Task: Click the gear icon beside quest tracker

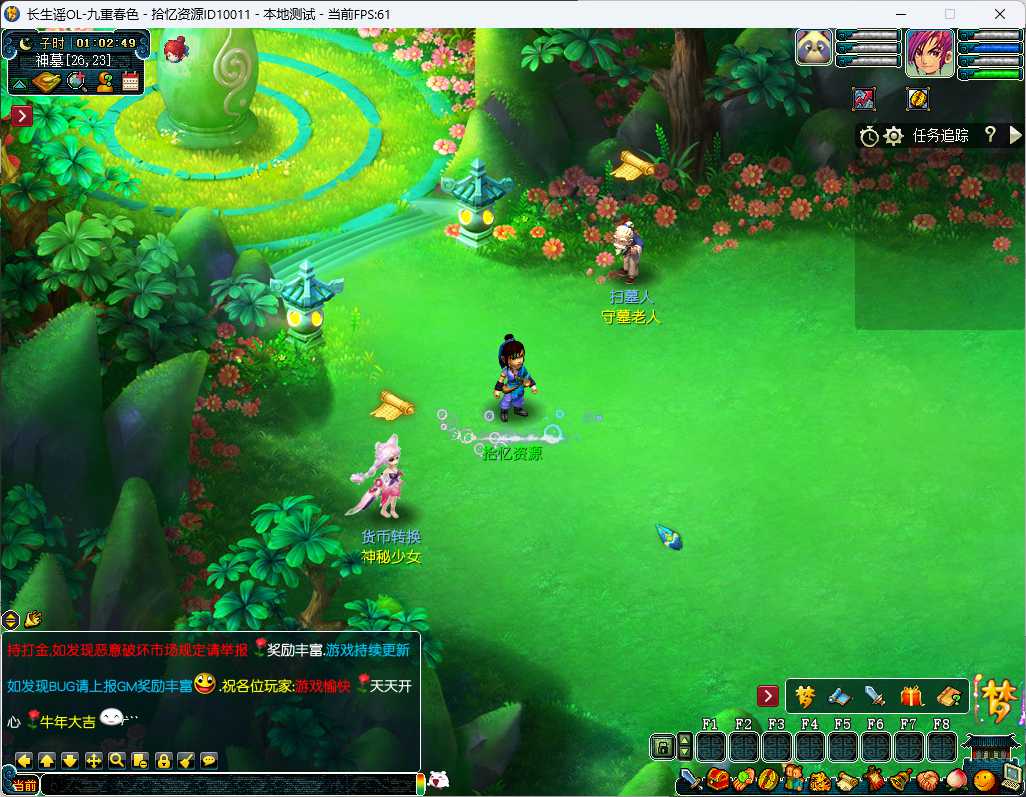Action: click(x=893, y=136)
